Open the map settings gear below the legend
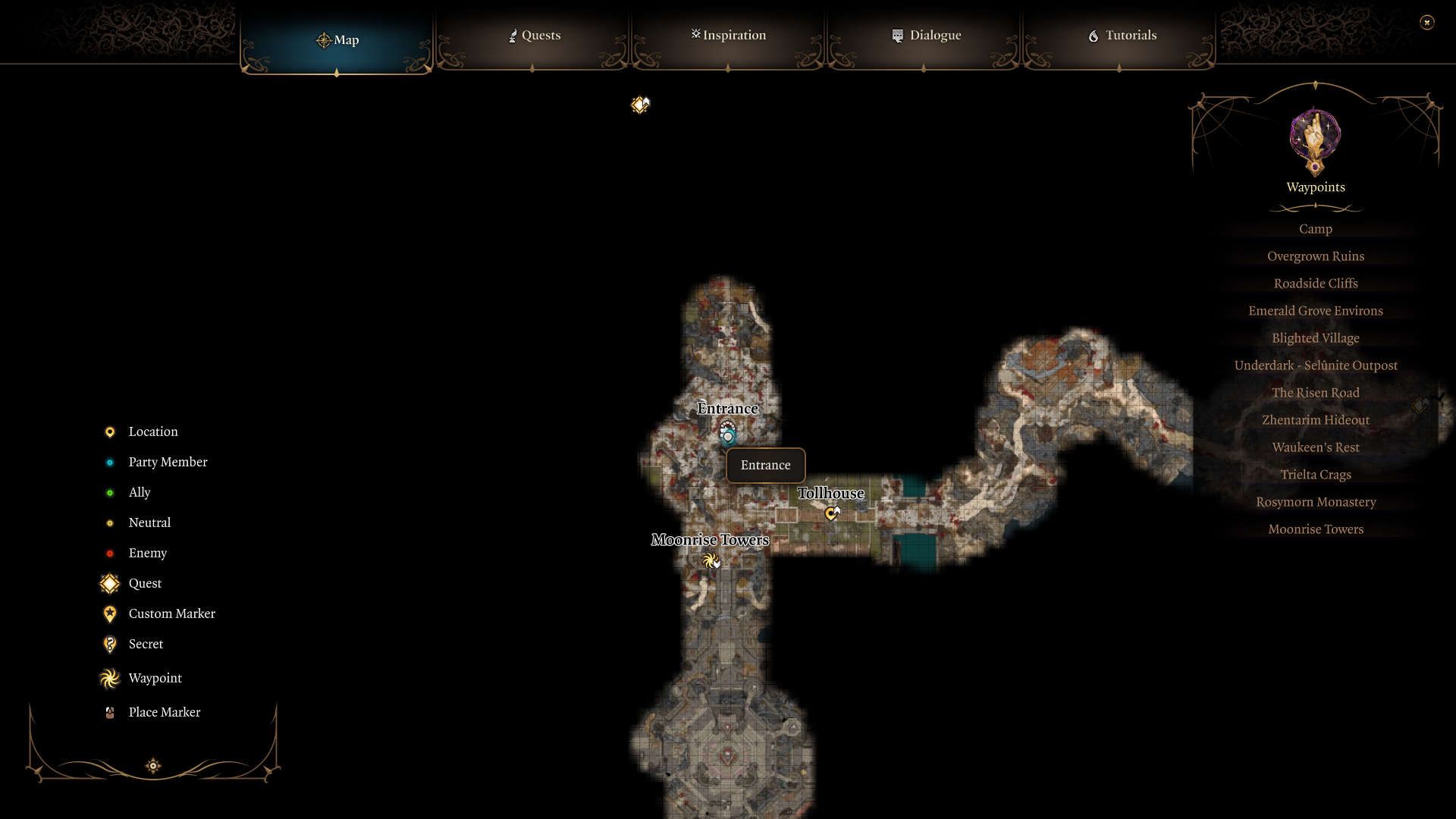The width and height of the screenshot is (1456, 819). click(152, 766)
